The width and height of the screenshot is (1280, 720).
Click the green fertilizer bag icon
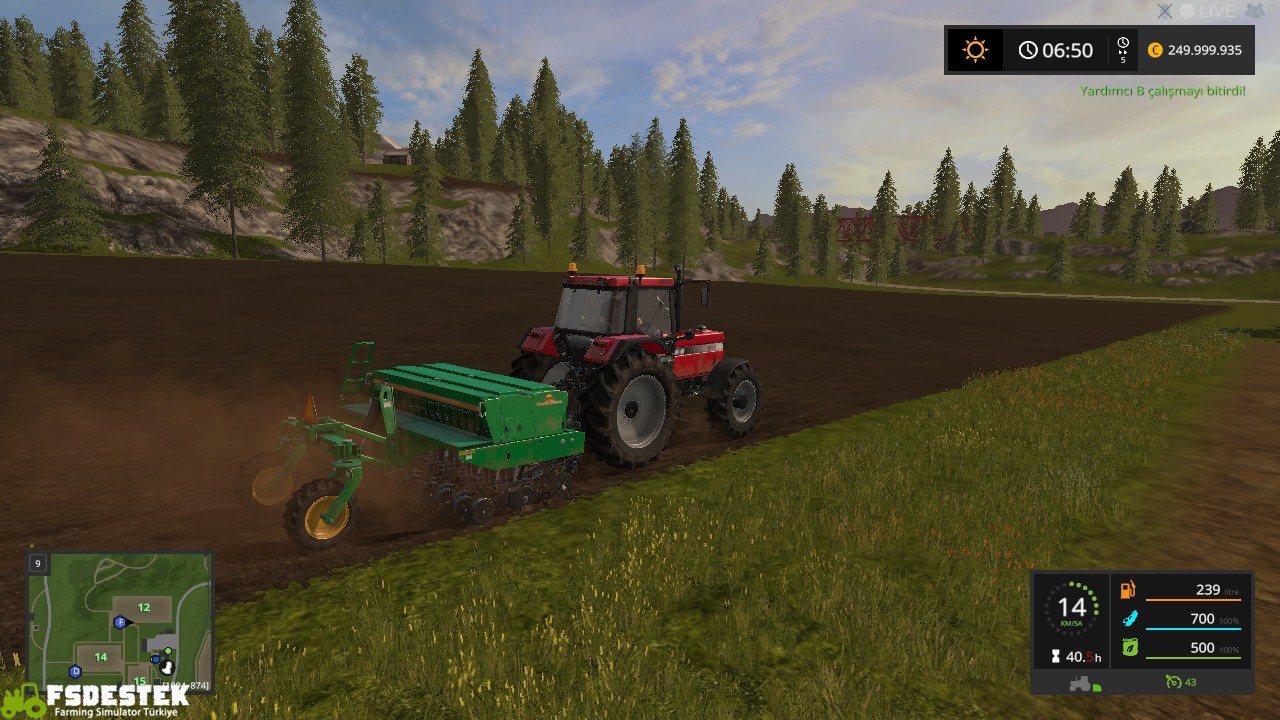pyautogui.click(x=1129, y=647)
